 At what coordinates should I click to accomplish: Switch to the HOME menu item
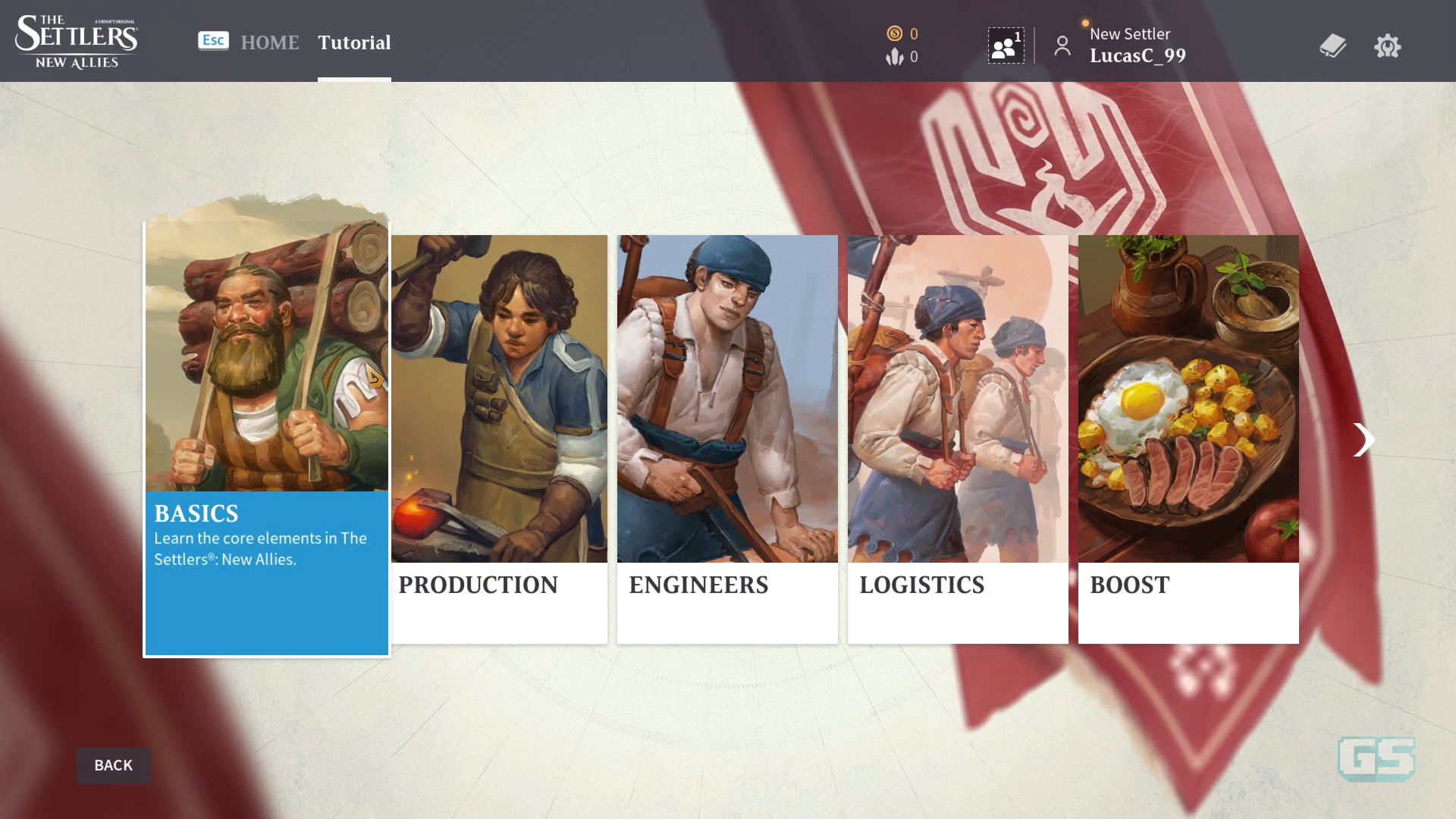269,42
